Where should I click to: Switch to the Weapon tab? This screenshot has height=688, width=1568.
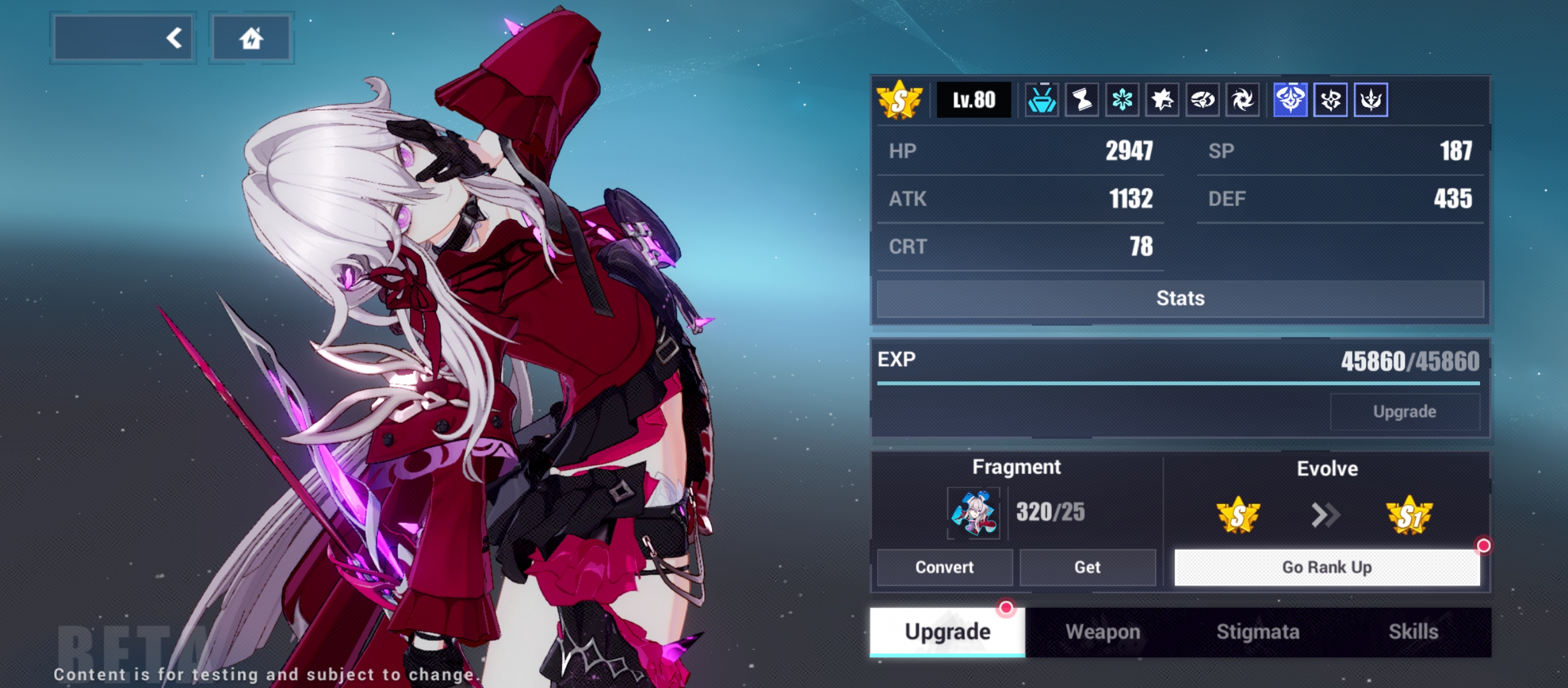coord(1102,631)
